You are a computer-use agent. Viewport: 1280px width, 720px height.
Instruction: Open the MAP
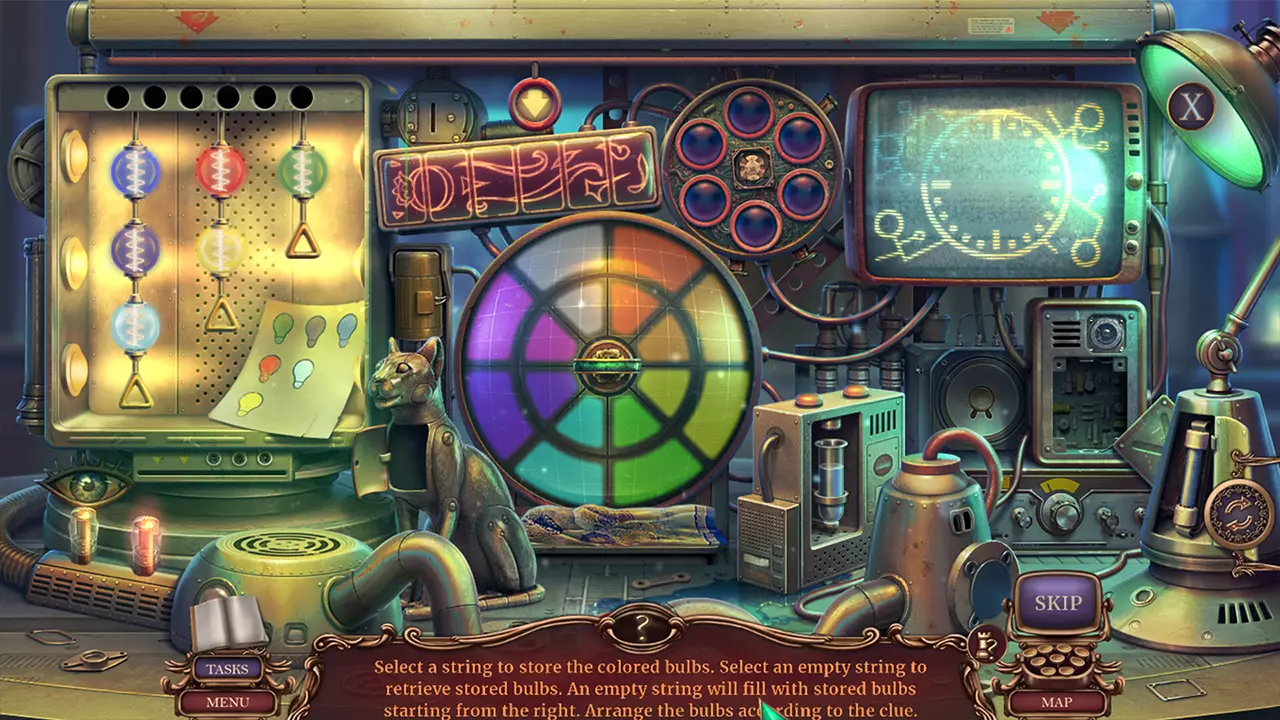1056,703
